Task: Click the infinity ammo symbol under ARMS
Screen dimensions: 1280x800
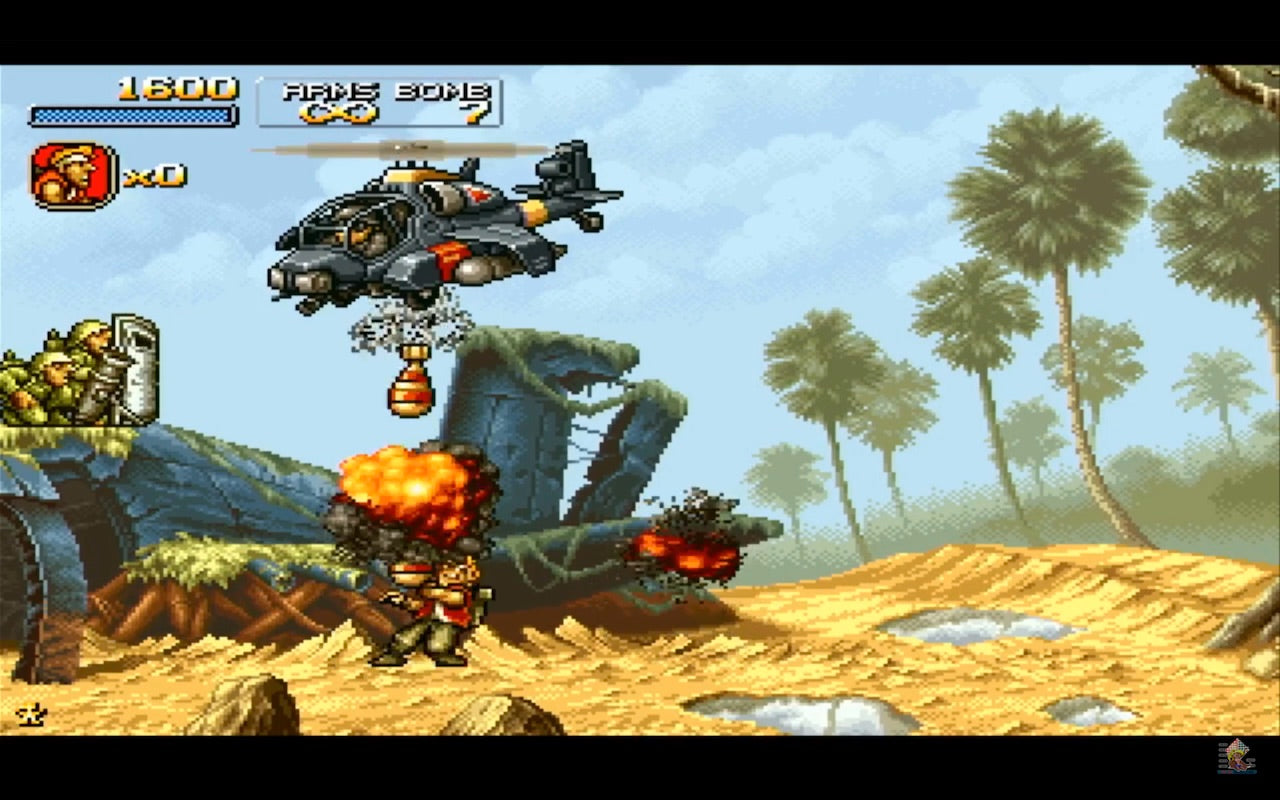Action: [340, 113]
